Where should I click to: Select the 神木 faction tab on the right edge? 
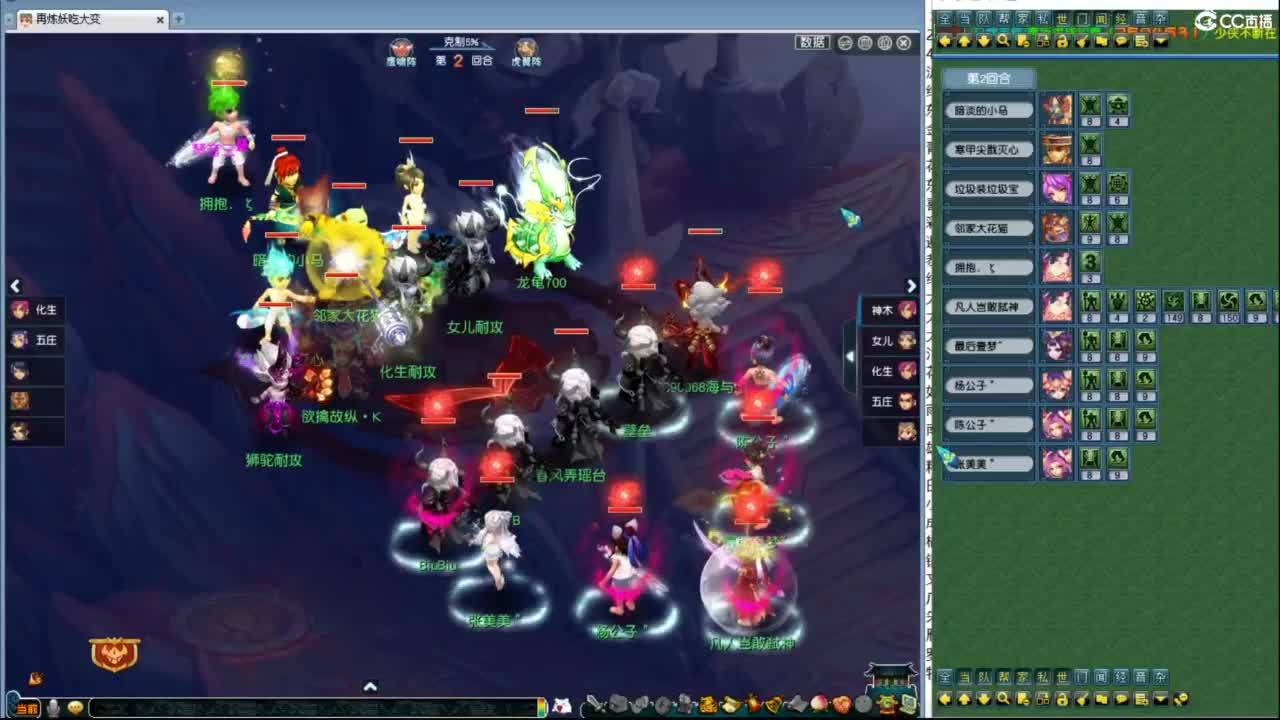884,310
